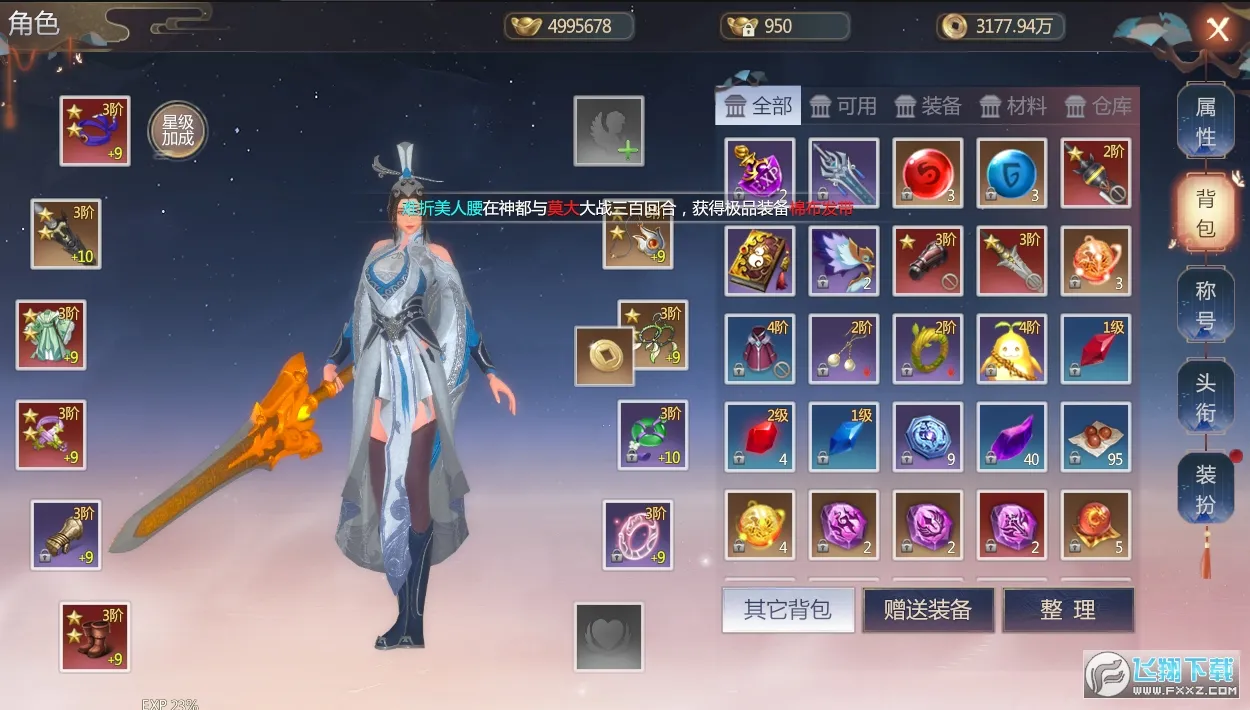Switch to the 装备 equipment filter
Image resolution: width=1250 pixels, height=710 pixels.
click(928, 106)
